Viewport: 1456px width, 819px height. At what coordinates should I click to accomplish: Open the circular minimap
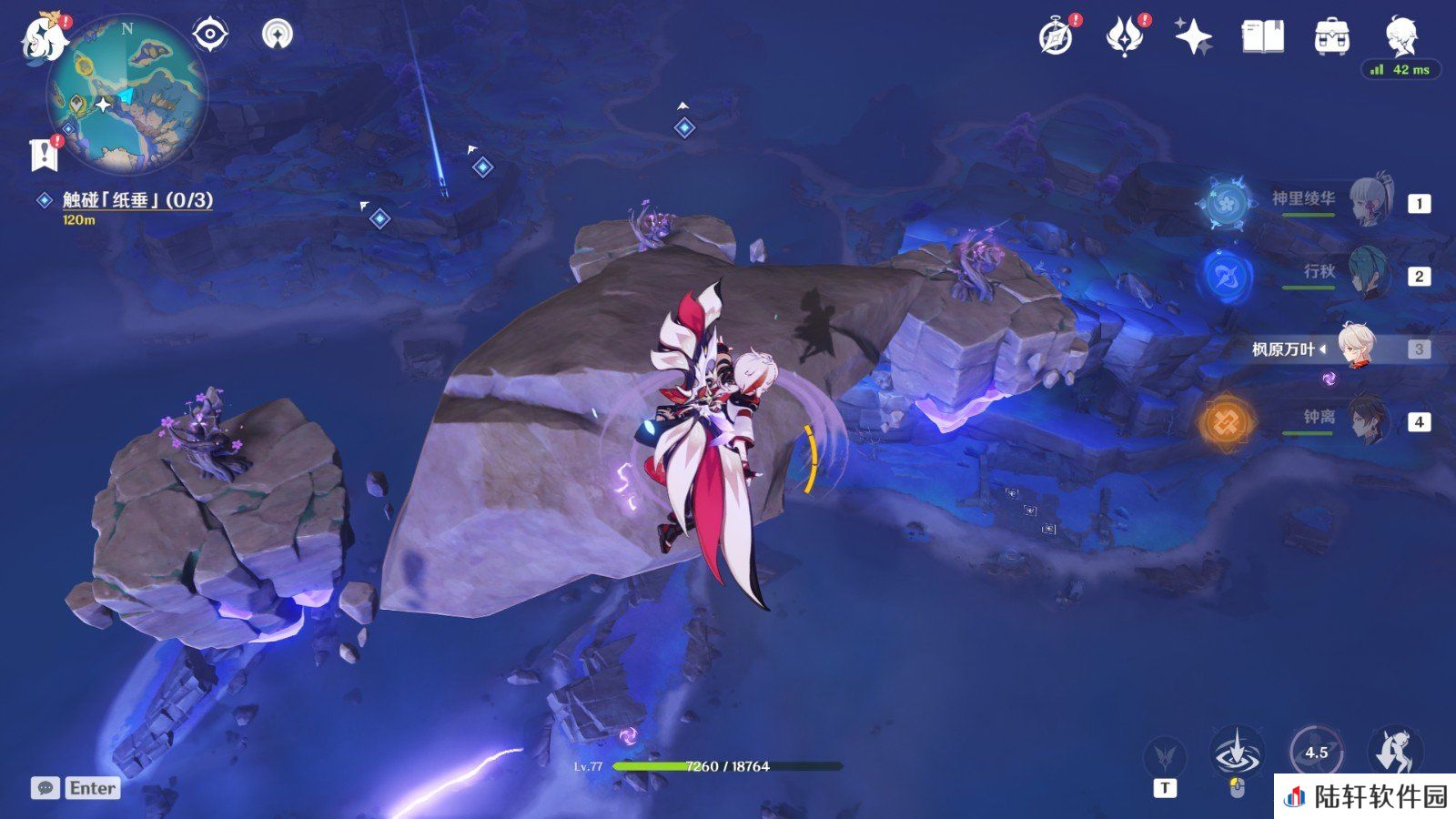(126, 94)
